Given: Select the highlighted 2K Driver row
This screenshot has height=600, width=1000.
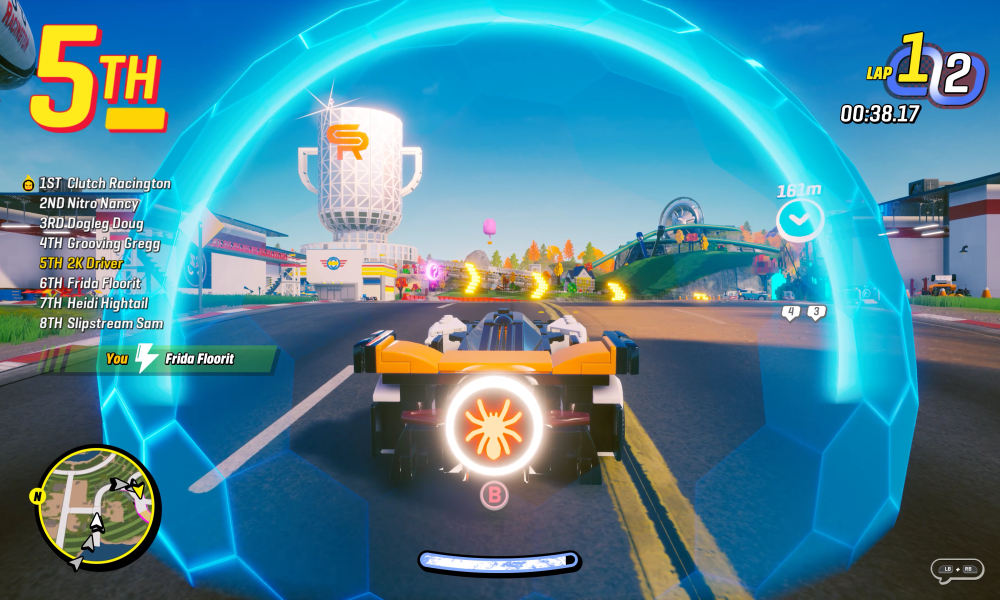Looking at the screenshot, I should (81, 263).
